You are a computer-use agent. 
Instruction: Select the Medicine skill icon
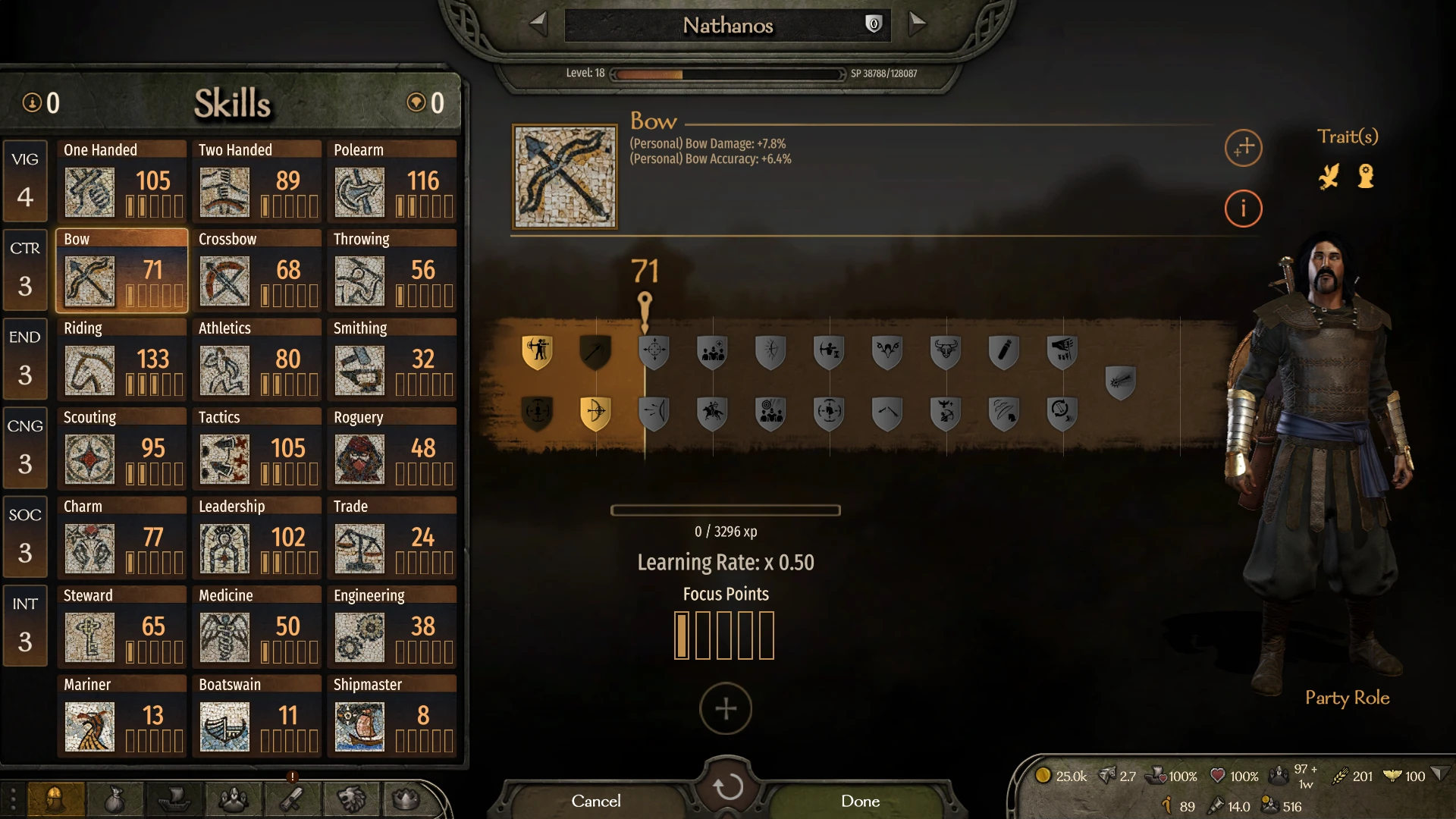pyautogui.click(x=224, y=638)
